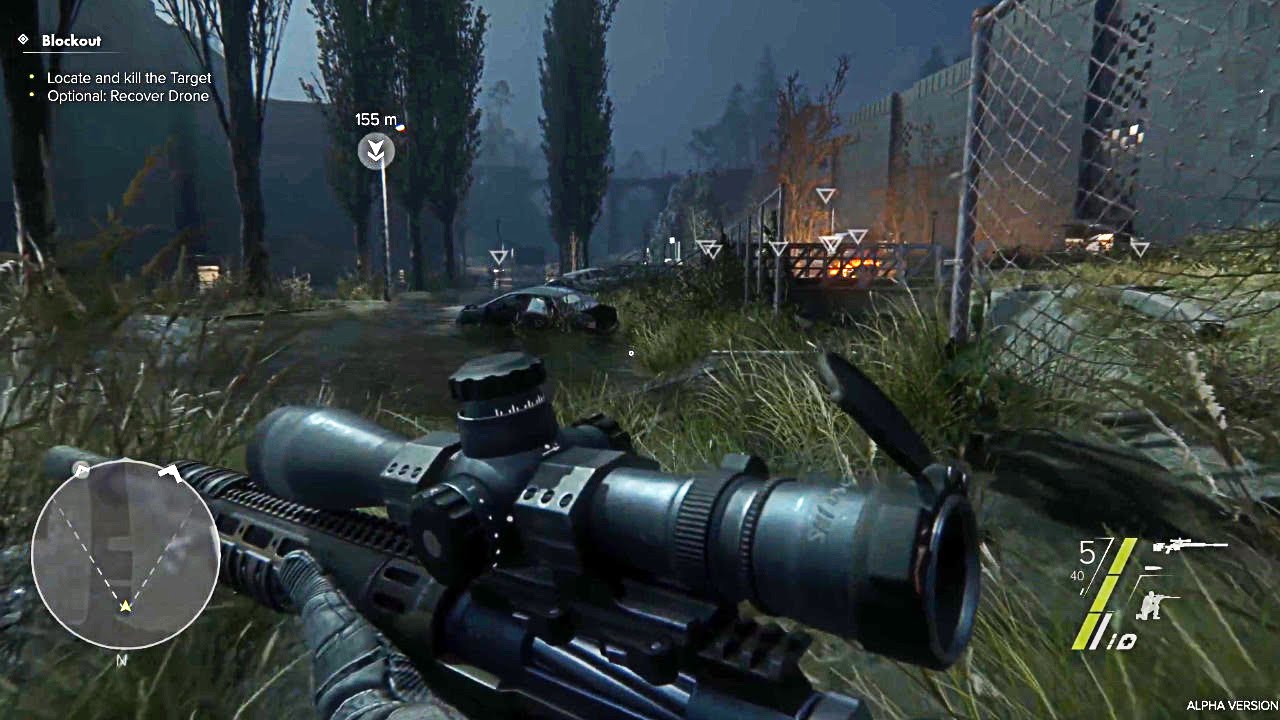Click the yellow player arrow on minimap

point(126,606)
